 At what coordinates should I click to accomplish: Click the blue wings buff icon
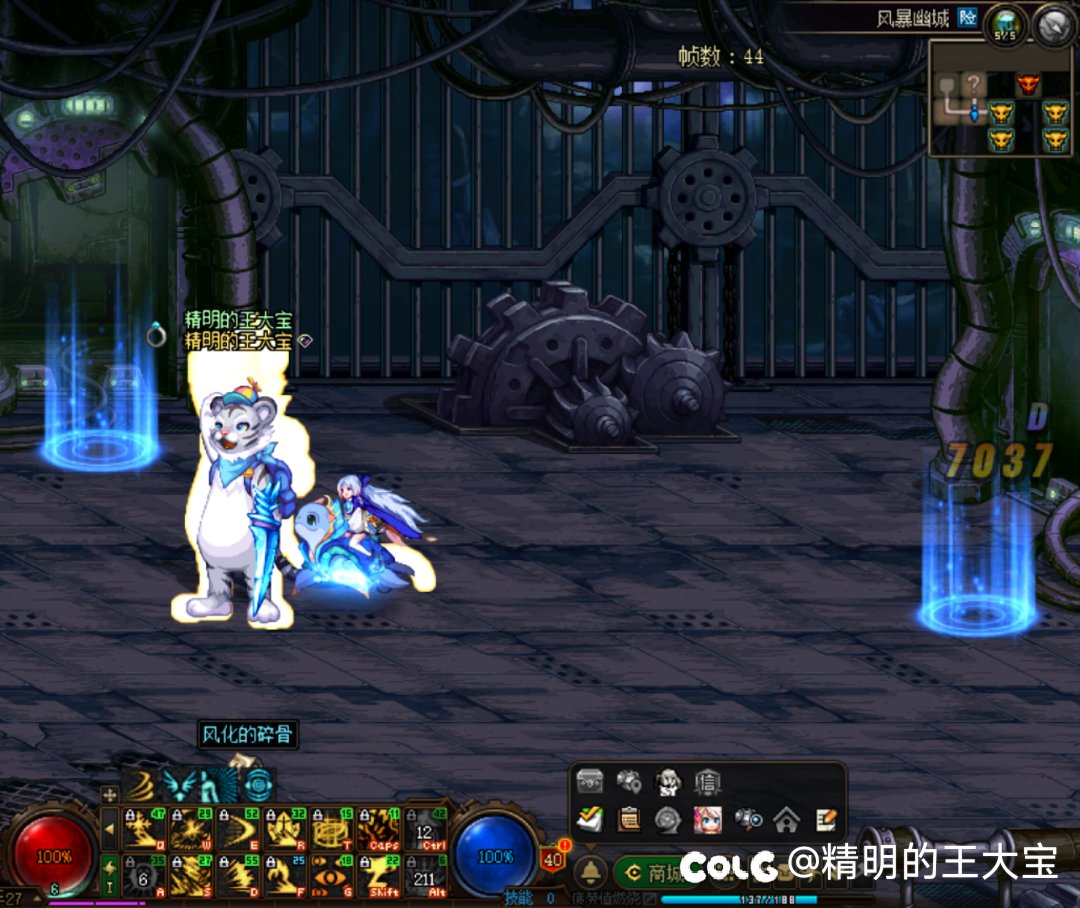[x=178, y=785]
